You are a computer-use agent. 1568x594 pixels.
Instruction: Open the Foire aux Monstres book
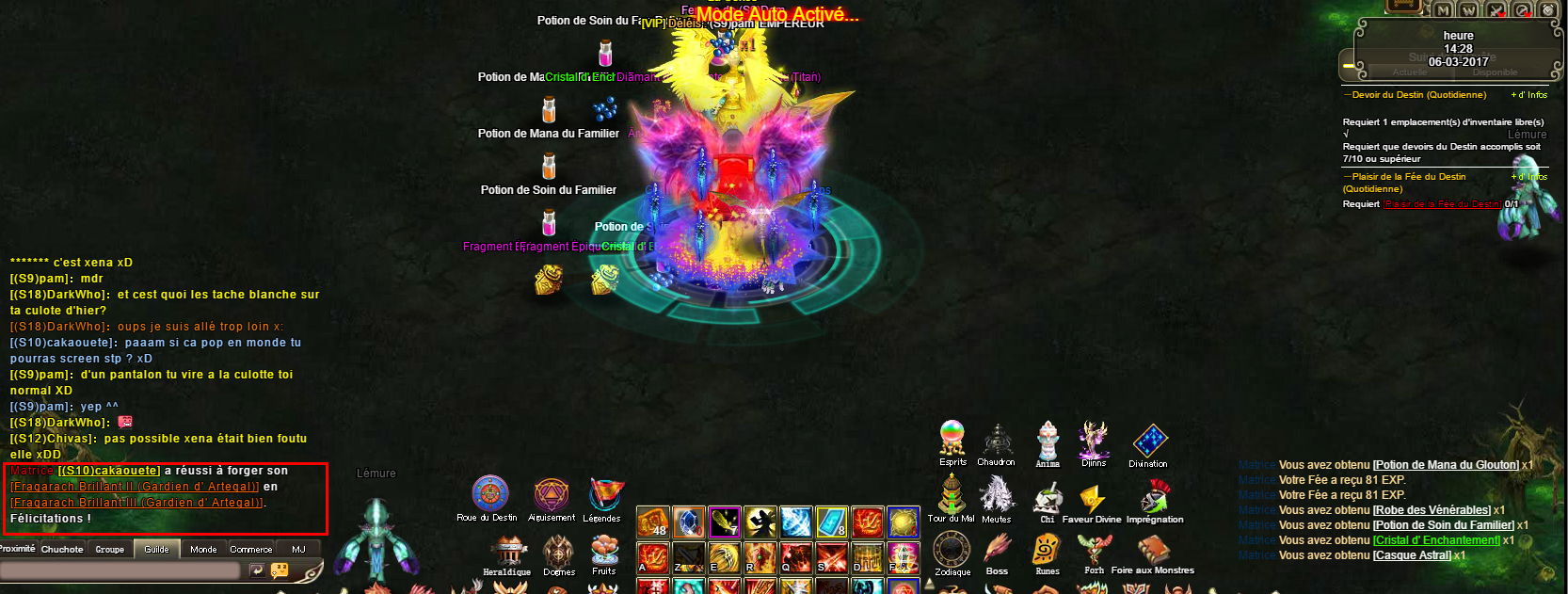point(1153,550)
